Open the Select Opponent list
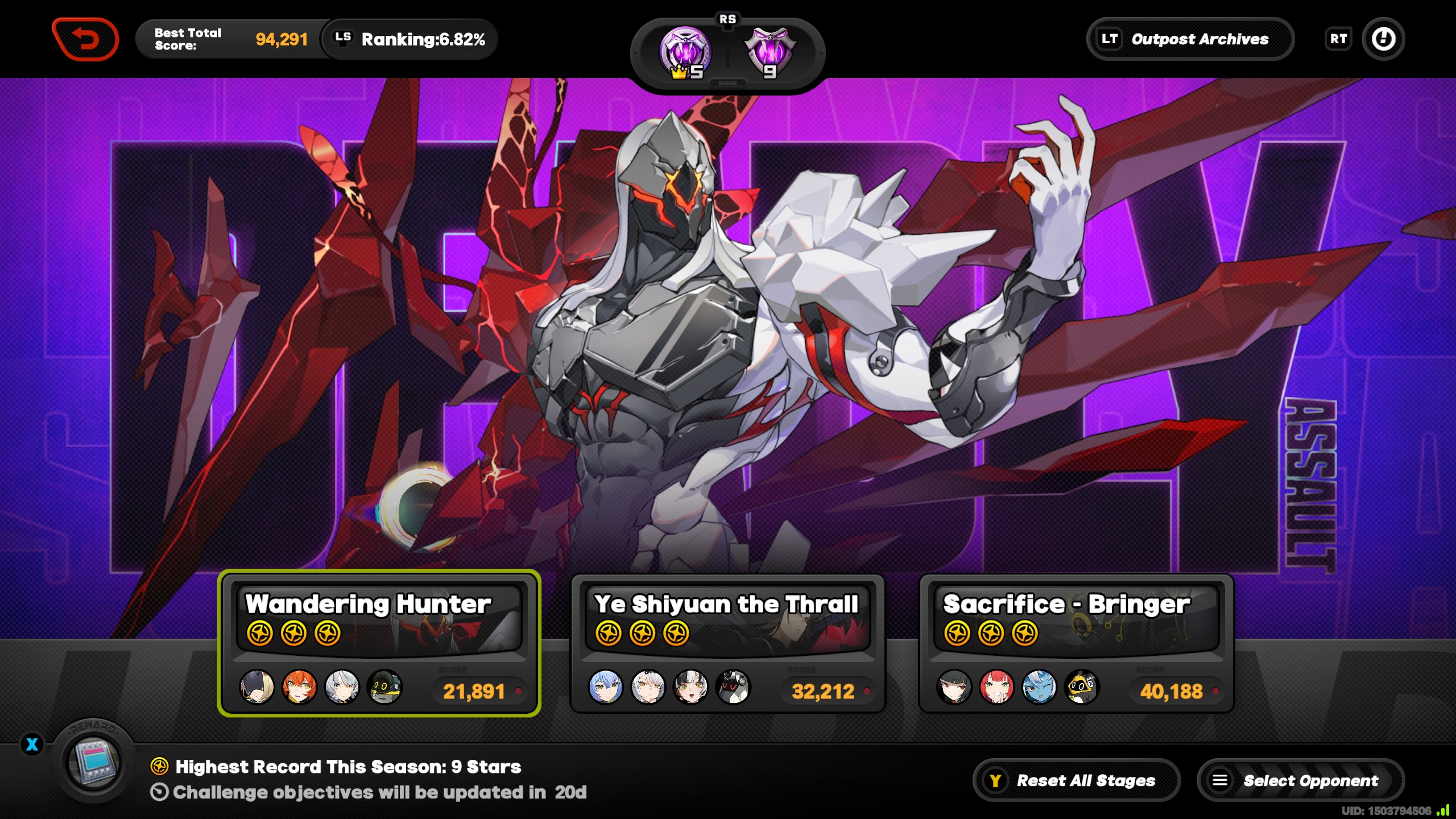The image size is (1456, 819). [x=1300, y=780]
